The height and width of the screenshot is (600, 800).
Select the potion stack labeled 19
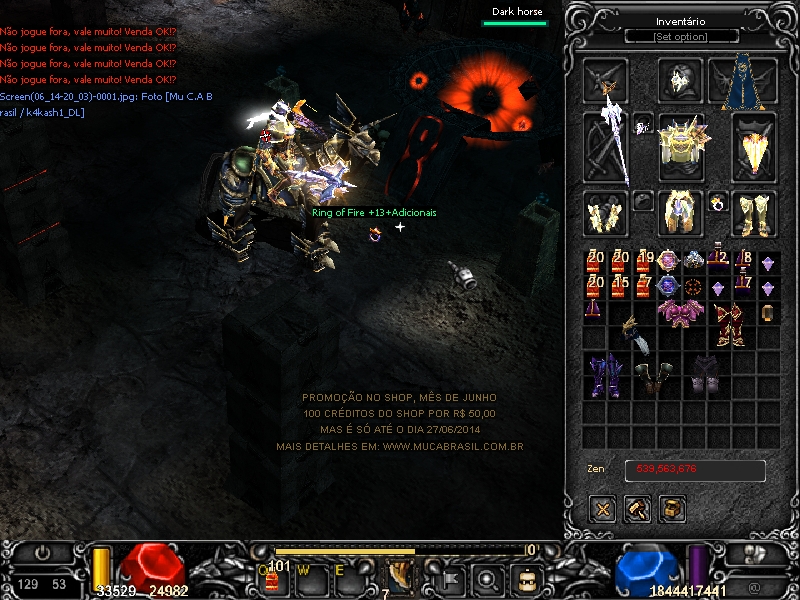point(644,262)
